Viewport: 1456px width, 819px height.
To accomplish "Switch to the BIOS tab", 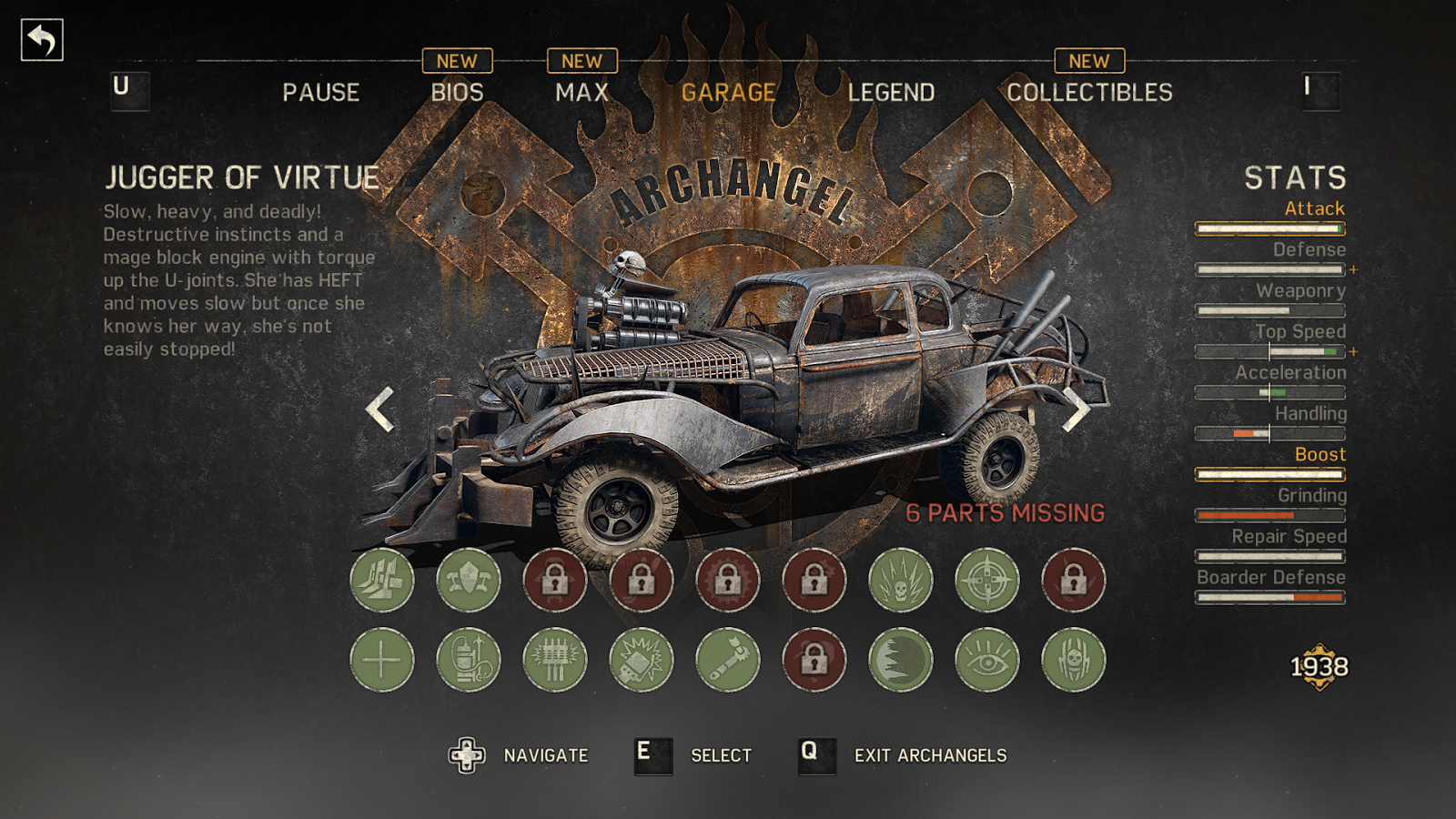I will tap(457, 92).
